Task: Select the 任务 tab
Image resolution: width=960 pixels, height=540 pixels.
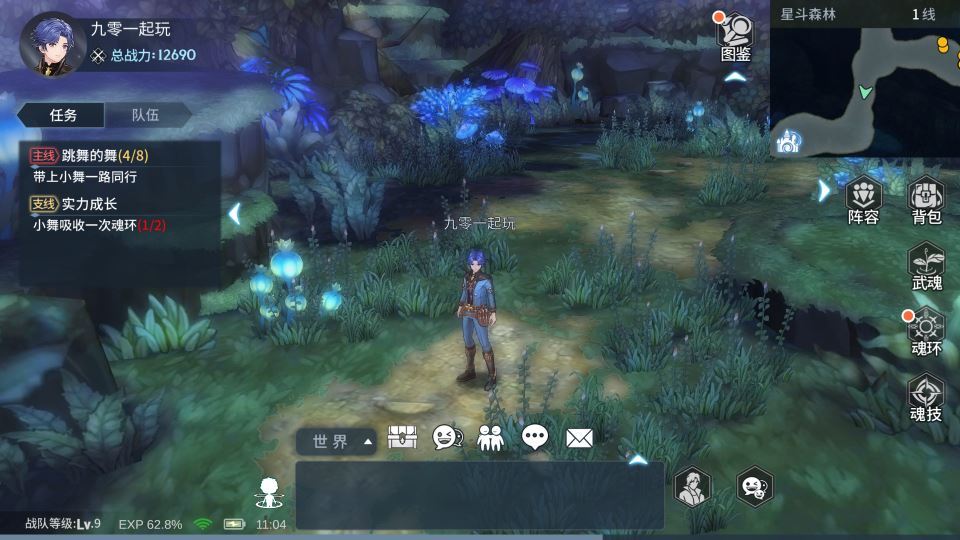Action: pos(63,115)
